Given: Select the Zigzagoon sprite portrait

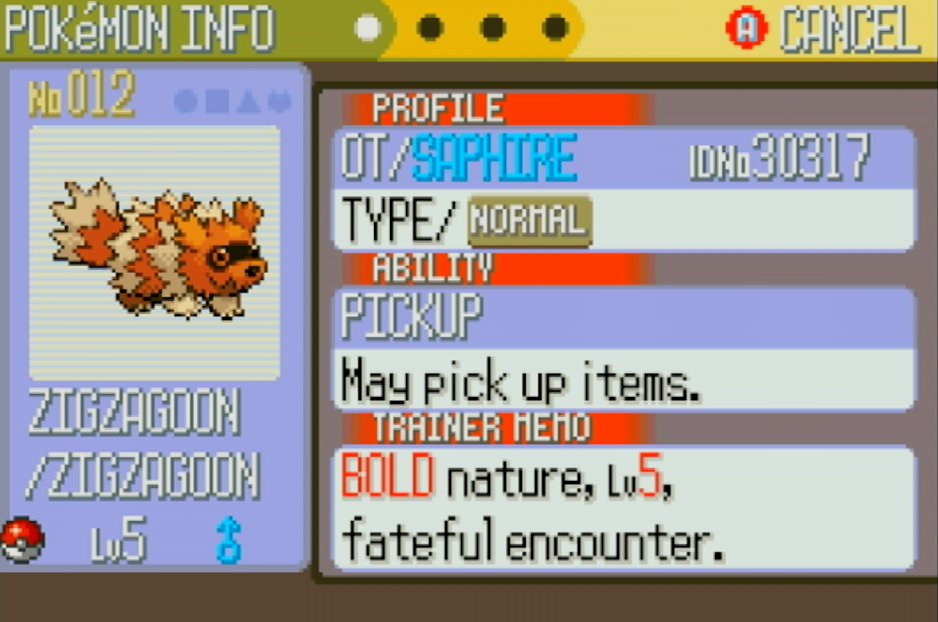Looking at the screenshot, I should click(156, 251).
